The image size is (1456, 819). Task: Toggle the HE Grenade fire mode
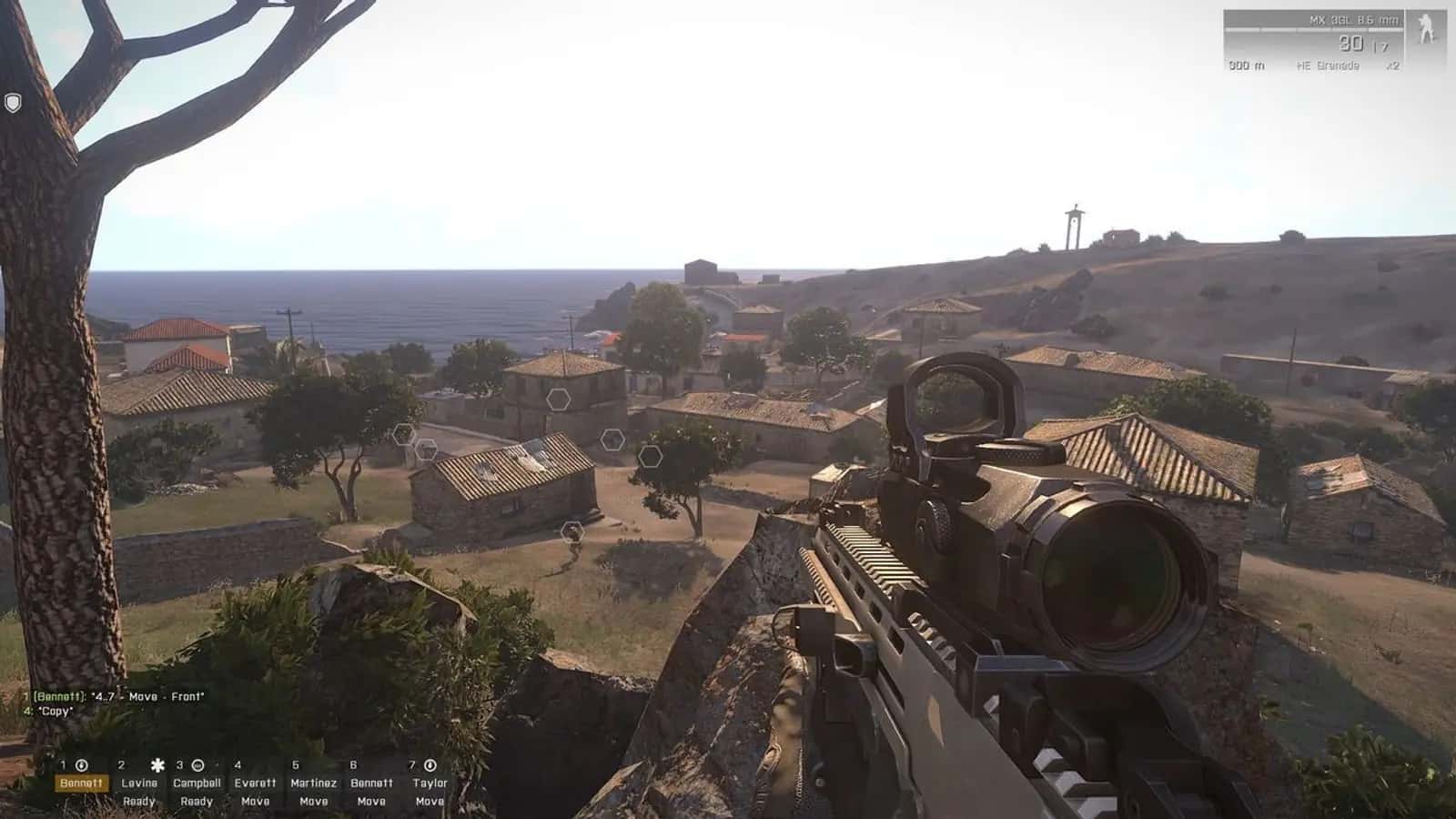[x=1329, y=66]
